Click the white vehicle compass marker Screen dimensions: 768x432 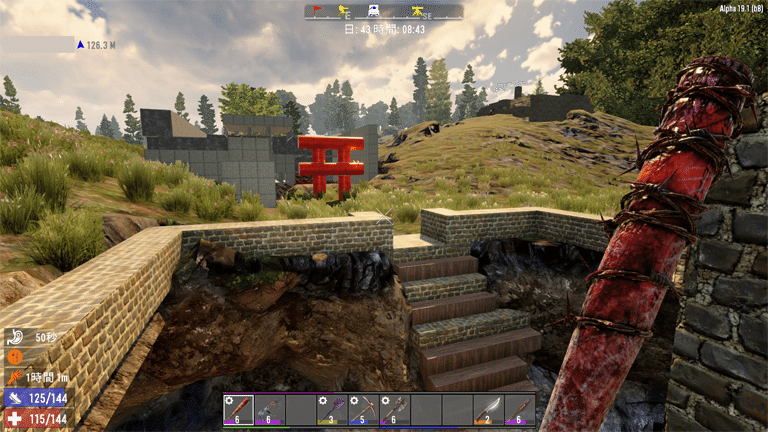coord(372,11)
